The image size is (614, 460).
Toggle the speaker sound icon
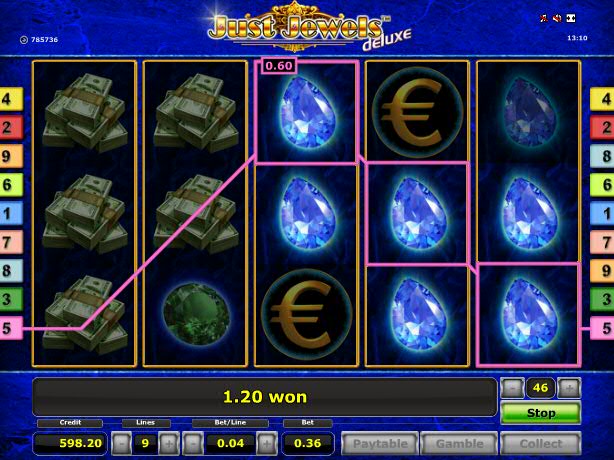[557, 19]
